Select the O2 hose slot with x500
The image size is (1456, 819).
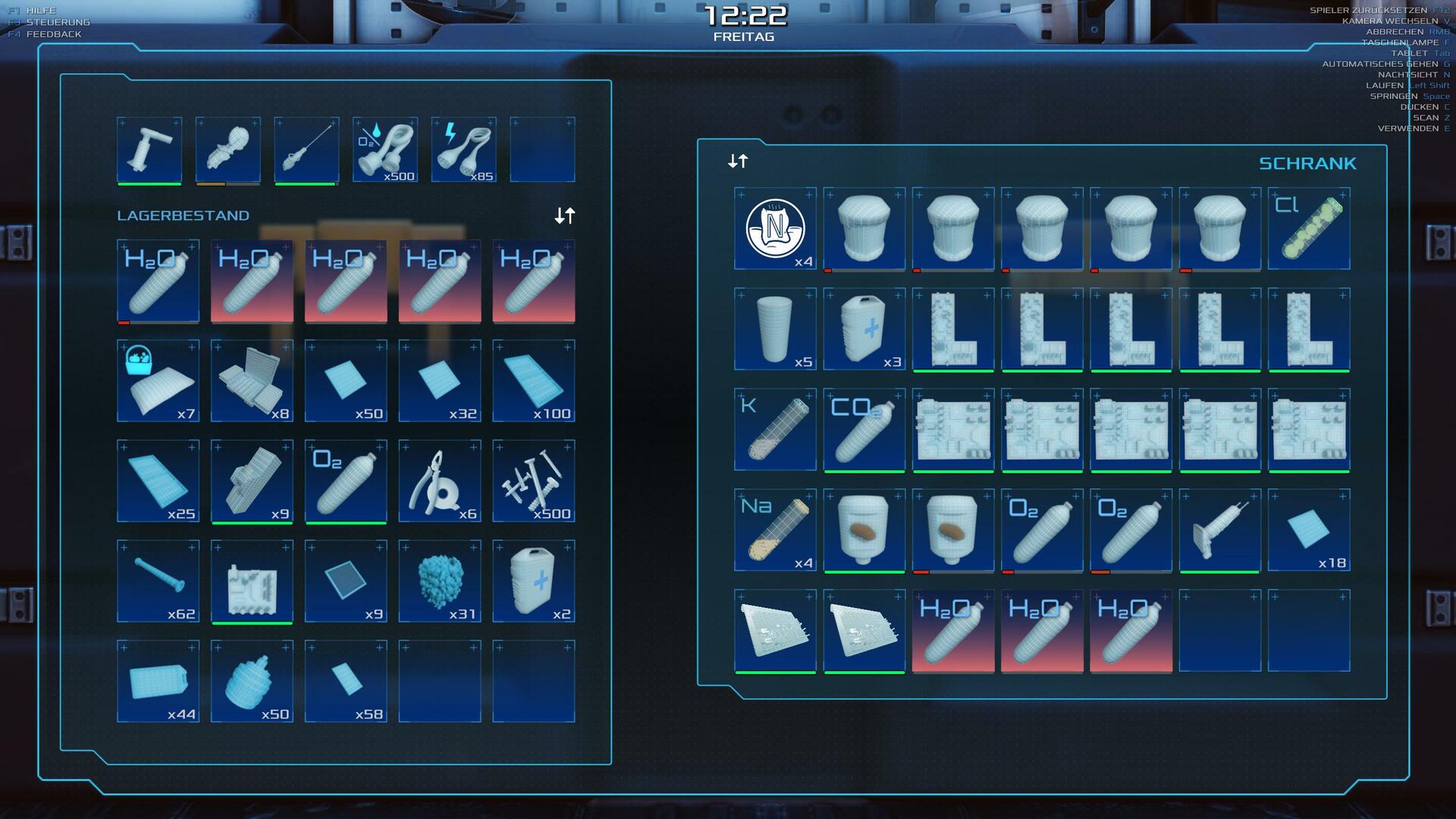(385, 149)
